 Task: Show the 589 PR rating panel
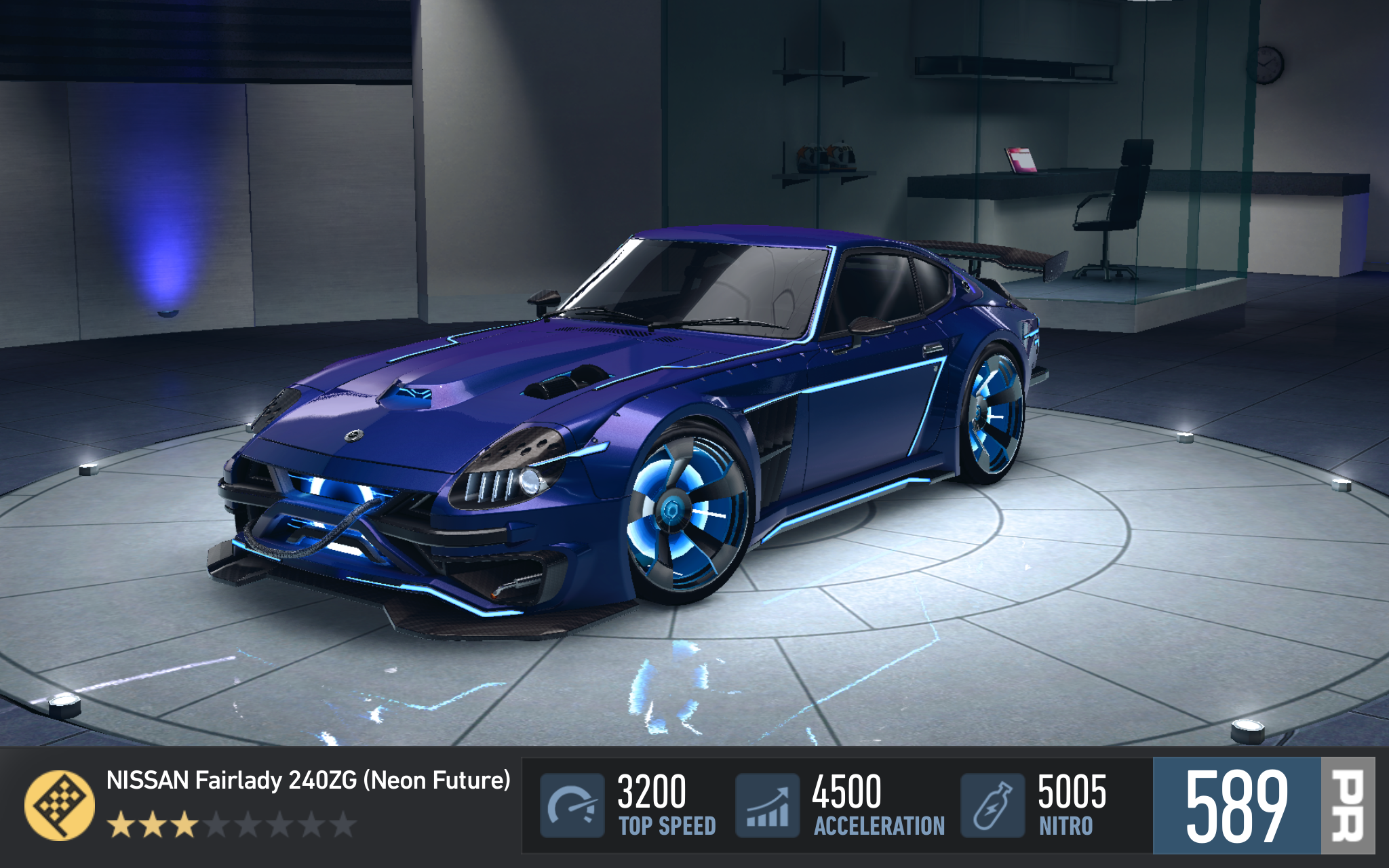1263,805
